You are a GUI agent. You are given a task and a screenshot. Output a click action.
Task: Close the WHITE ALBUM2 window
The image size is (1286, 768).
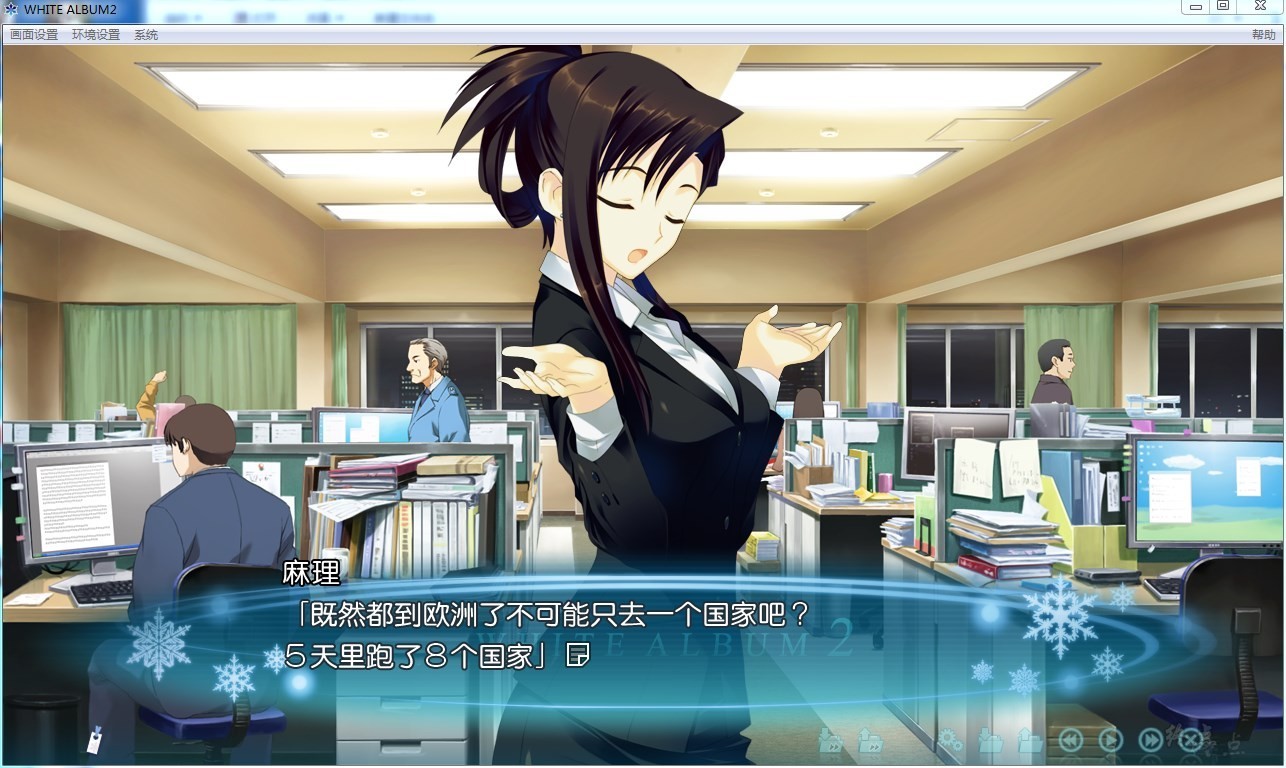pyautogui.click(x=1261, y=7)
